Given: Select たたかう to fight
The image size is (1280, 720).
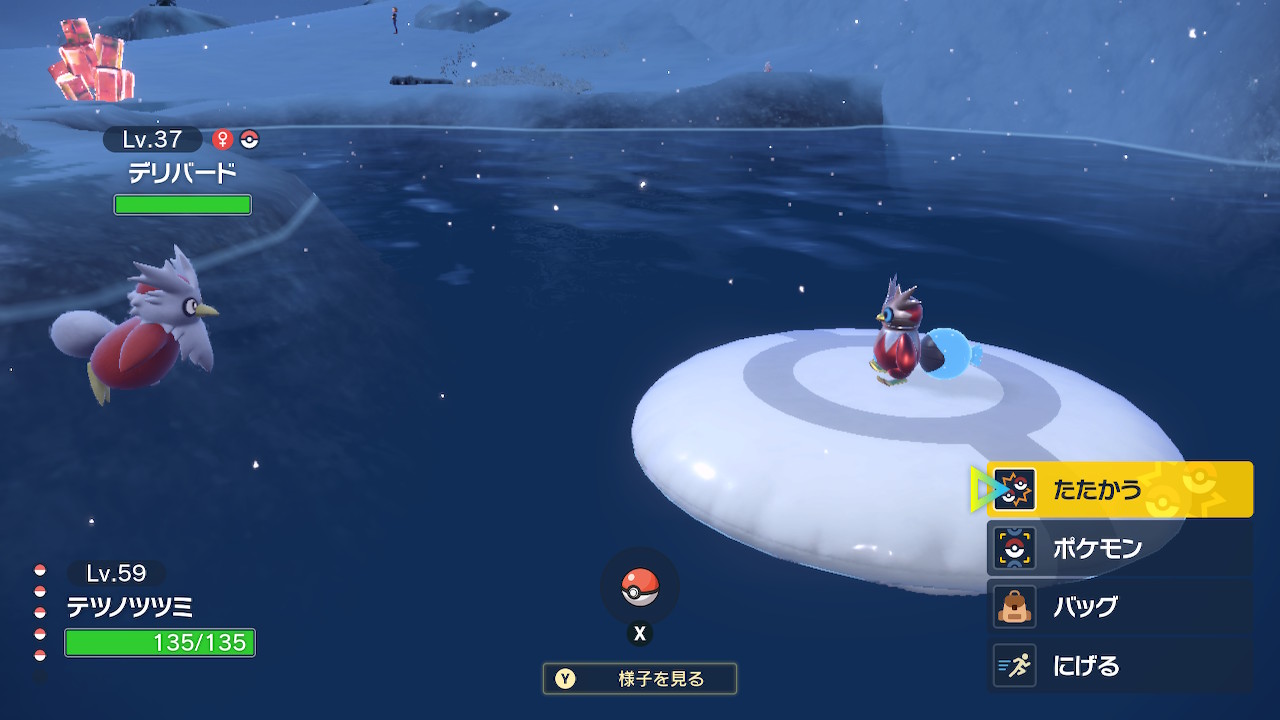Looking at the screenshot, I should click(x=1120, y=490).
